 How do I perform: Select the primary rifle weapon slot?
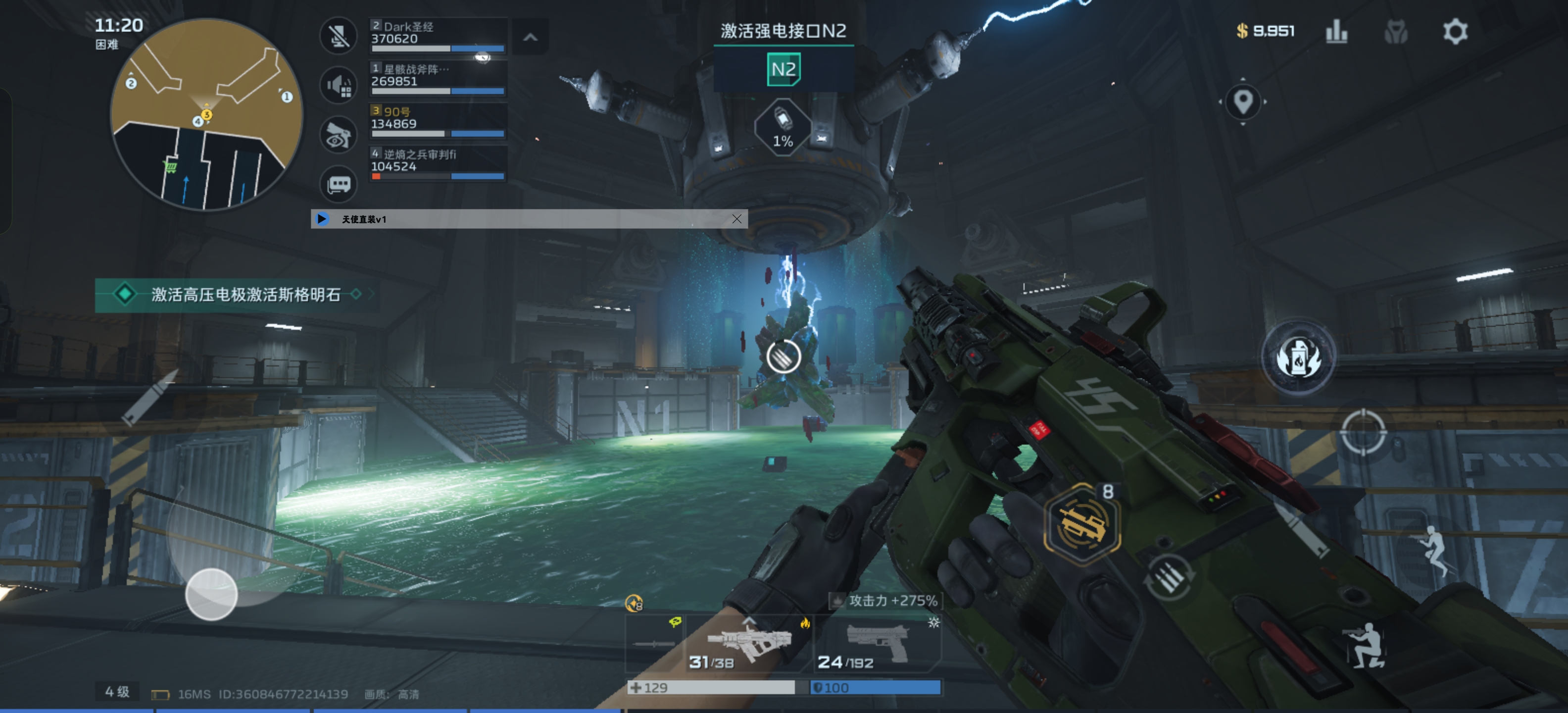(x=749, y=644)
